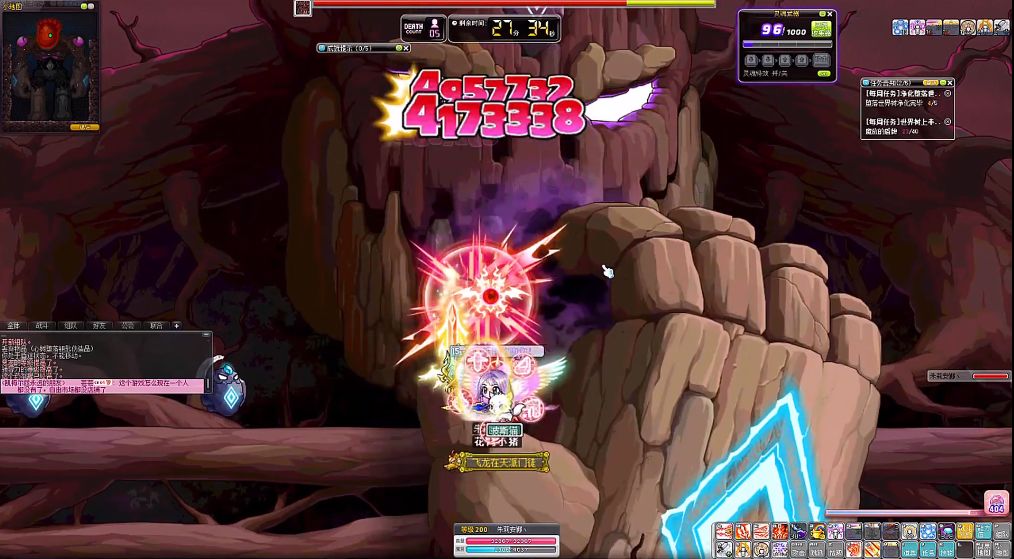Click the green button beside 96/1000
The height and width of the screenshot is (559, 1014).
point(821,29)
